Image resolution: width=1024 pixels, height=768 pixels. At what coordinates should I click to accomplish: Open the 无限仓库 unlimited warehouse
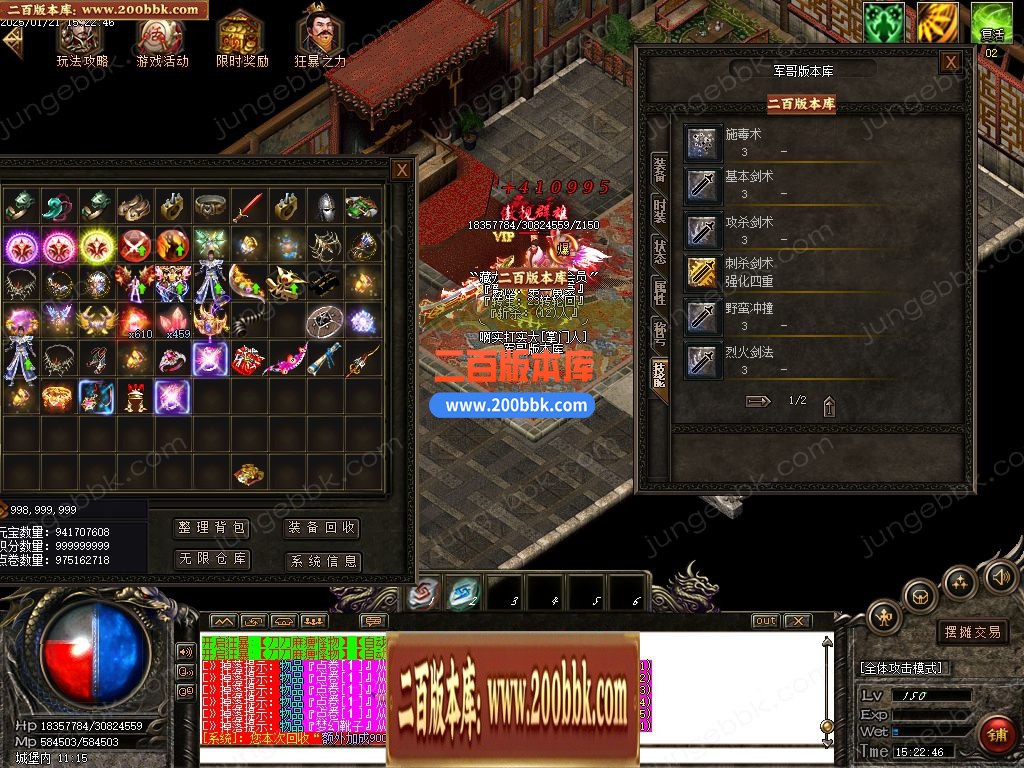coord(212,559)
